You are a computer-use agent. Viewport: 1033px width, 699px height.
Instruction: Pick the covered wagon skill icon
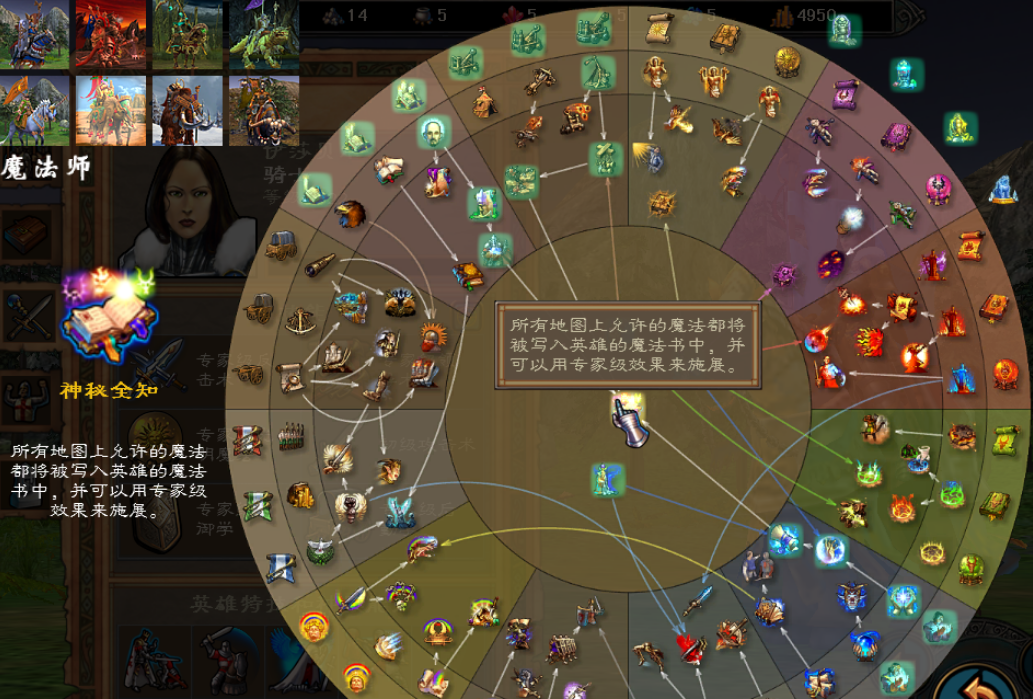point(281,243)
